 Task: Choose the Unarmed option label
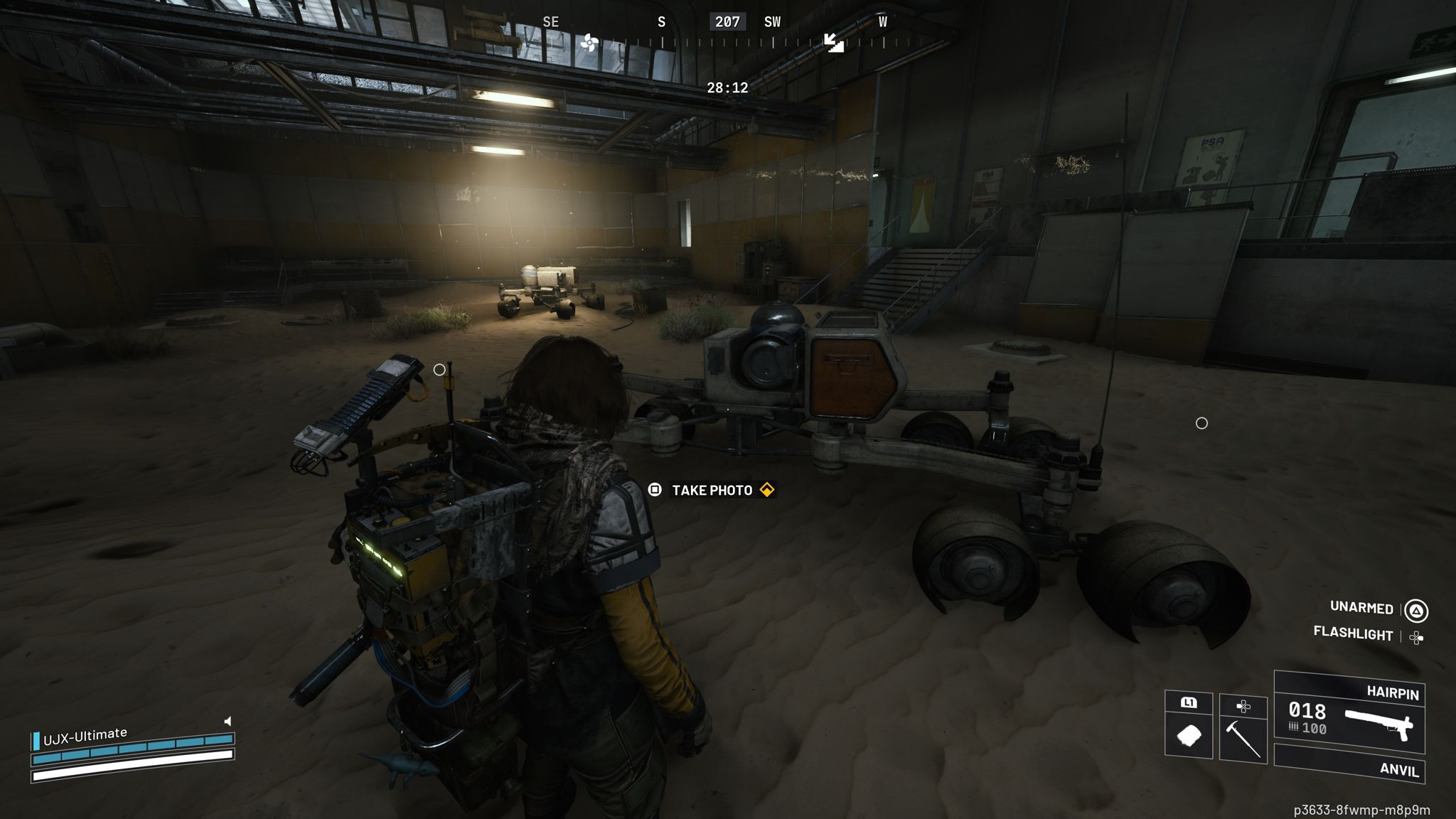coord(1361,608)
